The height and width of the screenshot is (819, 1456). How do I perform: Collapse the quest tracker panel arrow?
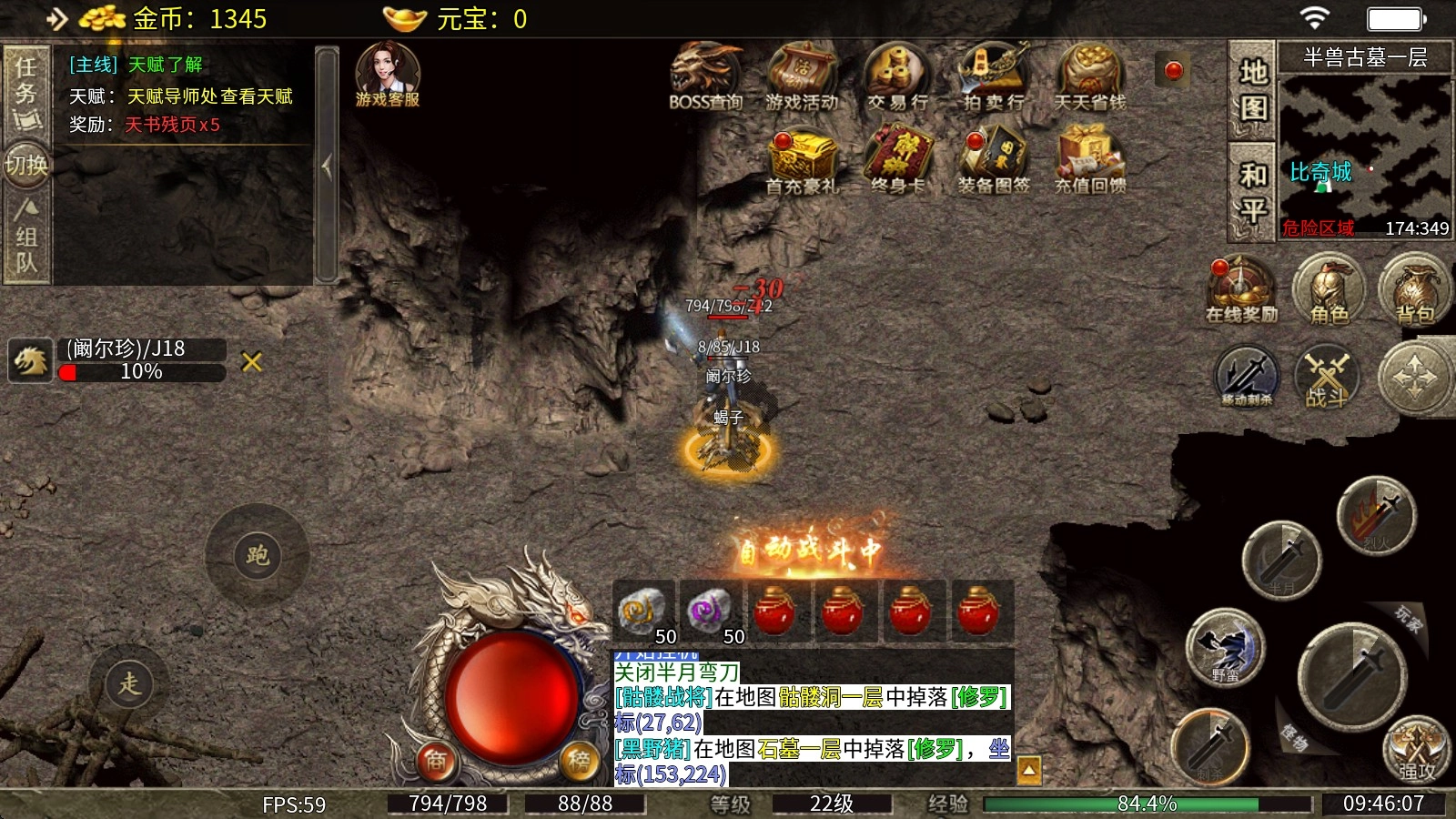pos(327,166)
